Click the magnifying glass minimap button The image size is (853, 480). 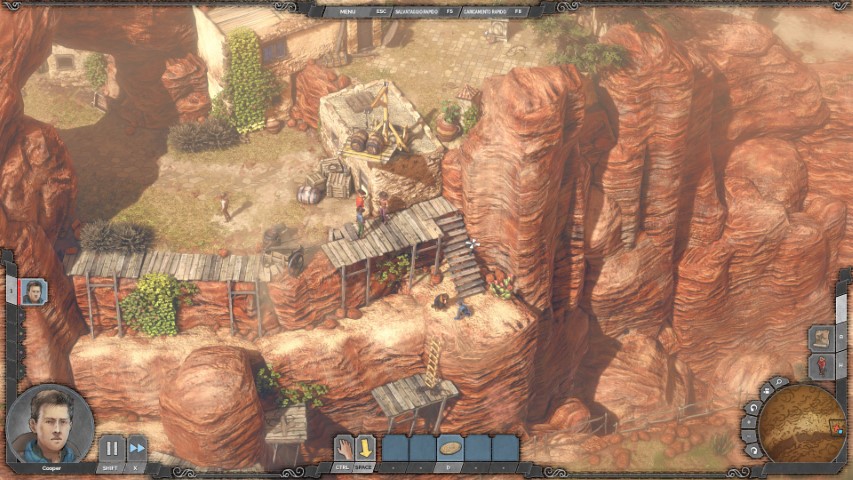pos(776,384)
